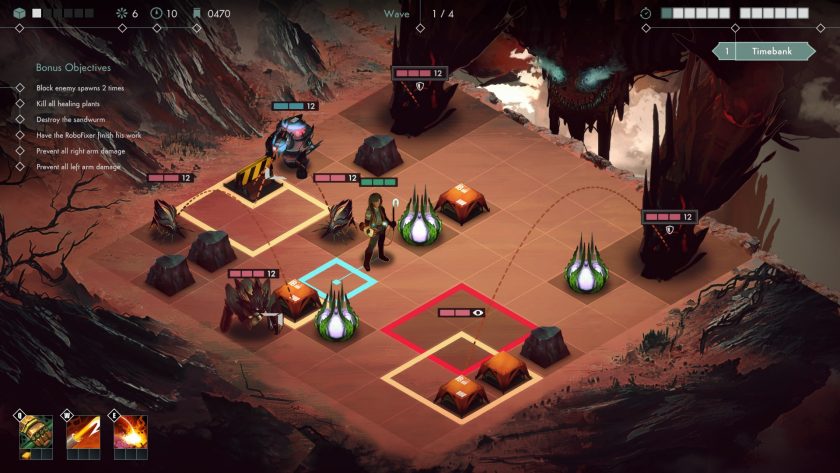Viewport: 840px width, 473px height.
Task: Select the RoboFixer bonus objective
Action: (88, 134)
